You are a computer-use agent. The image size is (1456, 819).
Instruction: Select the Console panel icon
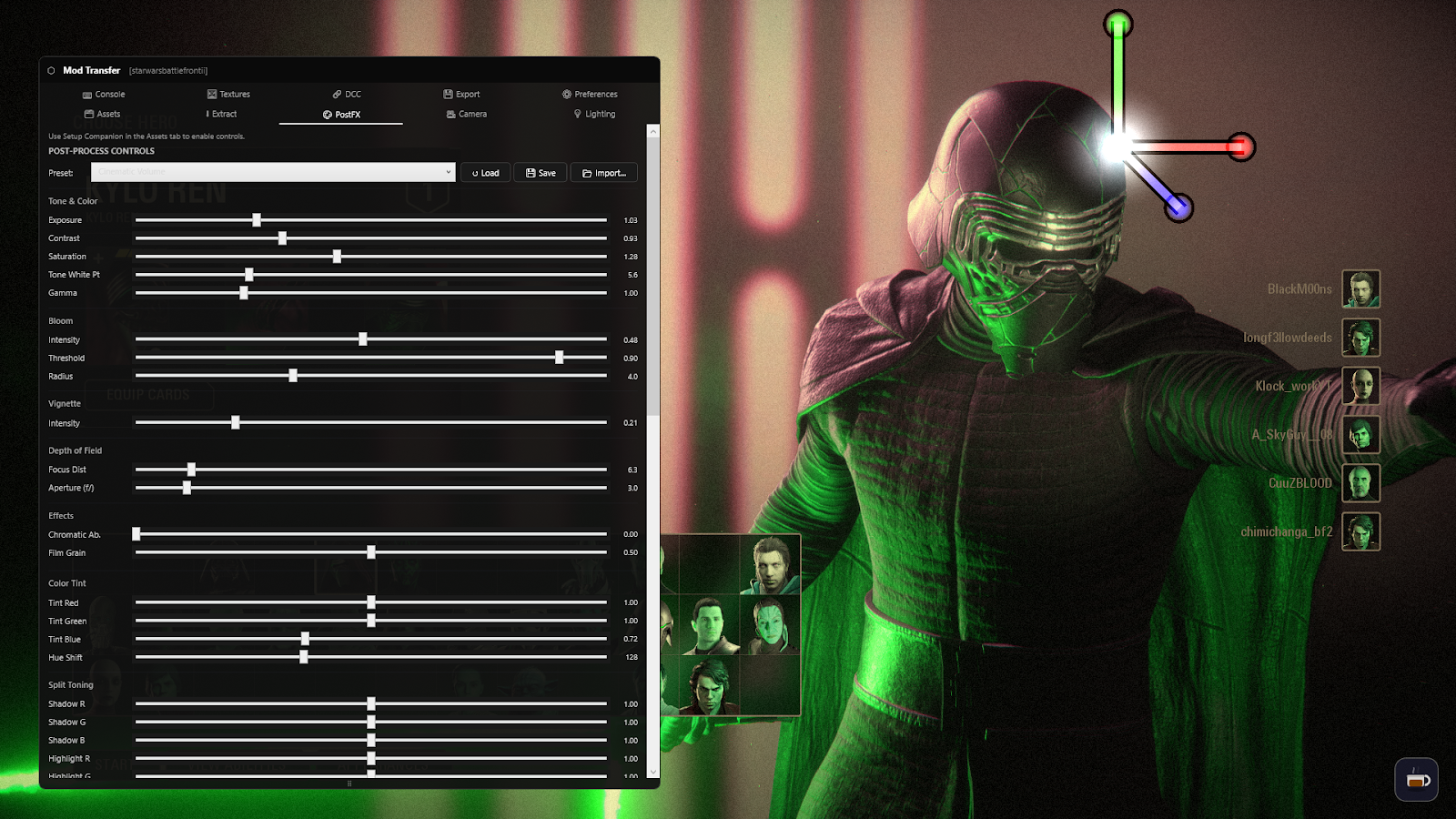point(86,94)
